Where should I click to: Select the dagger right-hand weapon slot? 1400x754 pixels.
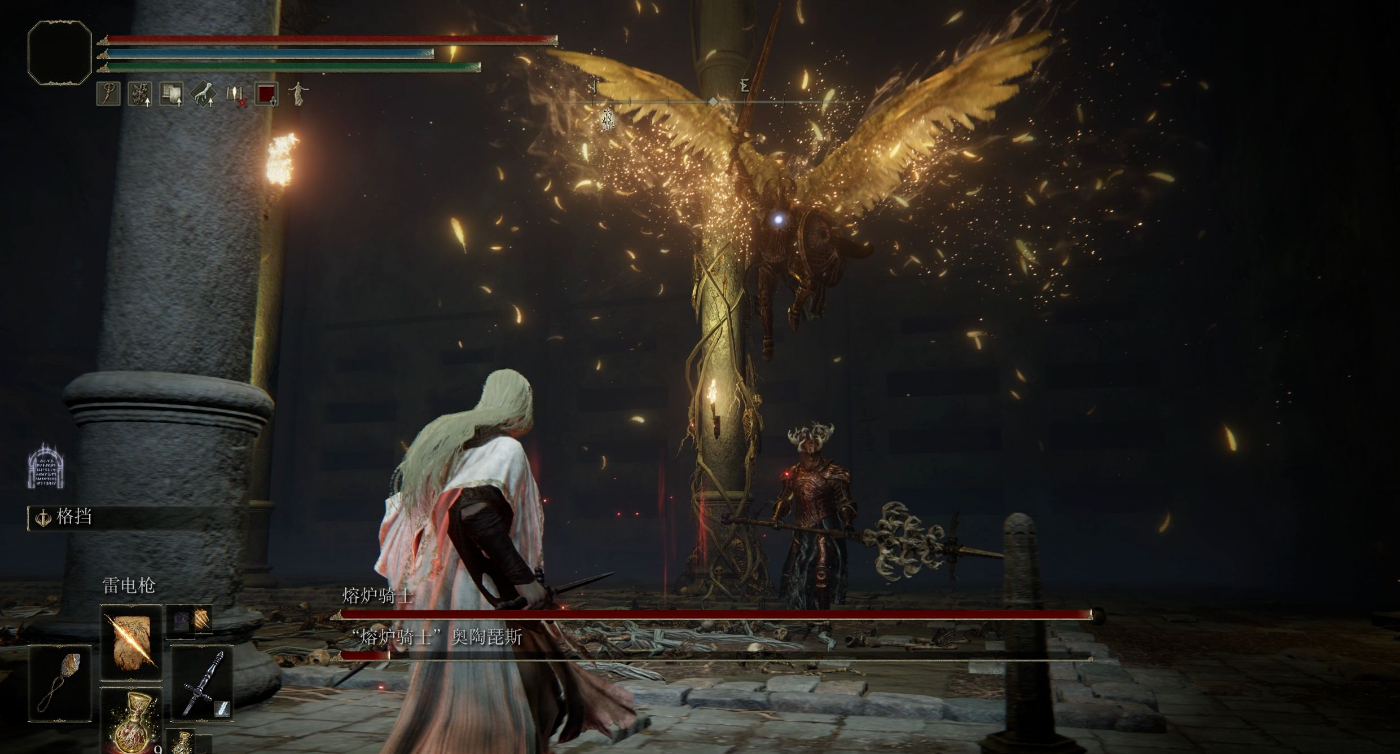pyautogui.click(x=201, y=684)
